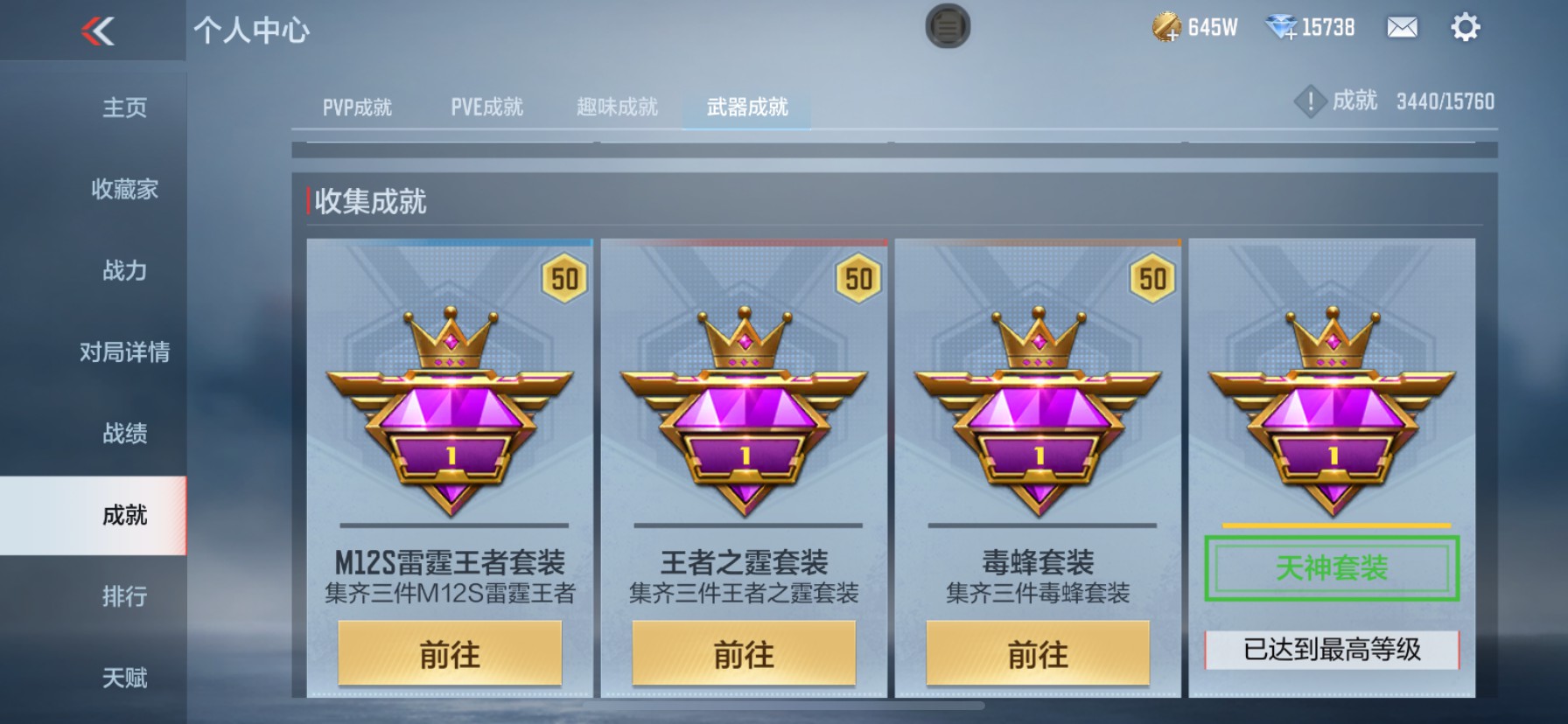Image resolution: width=1568 pixels, height=724 pixels.
Task: Open the 收藏家 section in sidebar
Action: tap(125, 189)
